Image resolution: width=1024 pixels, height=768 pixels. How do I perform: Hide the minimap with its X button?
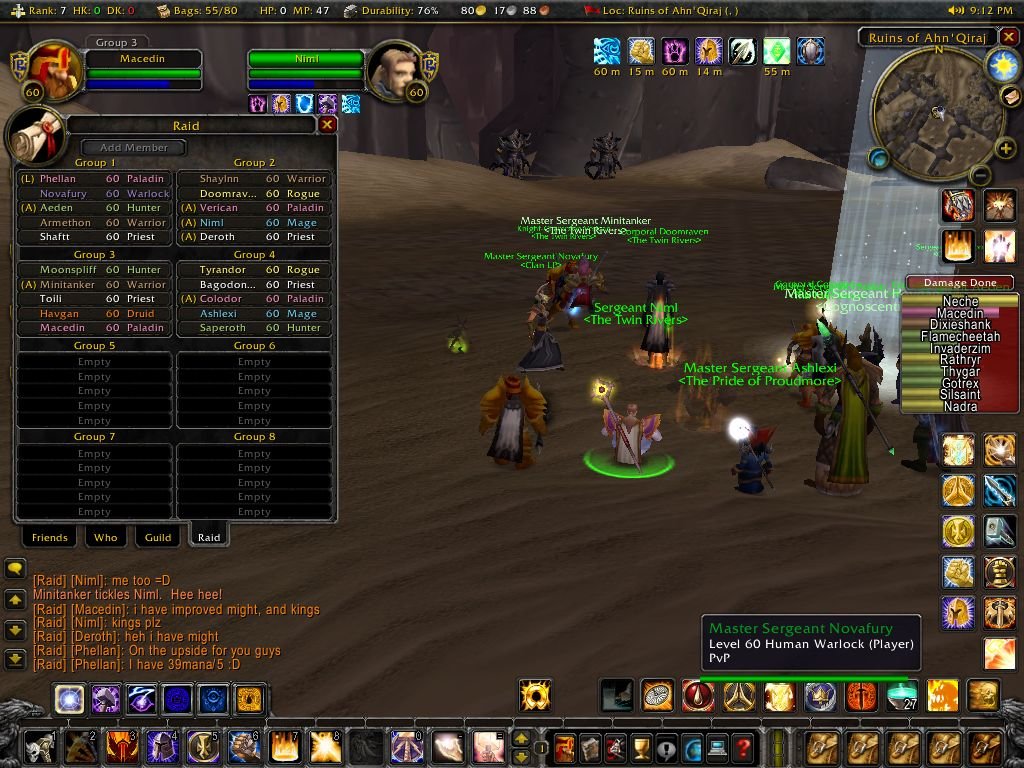(x=1009, y=39)
